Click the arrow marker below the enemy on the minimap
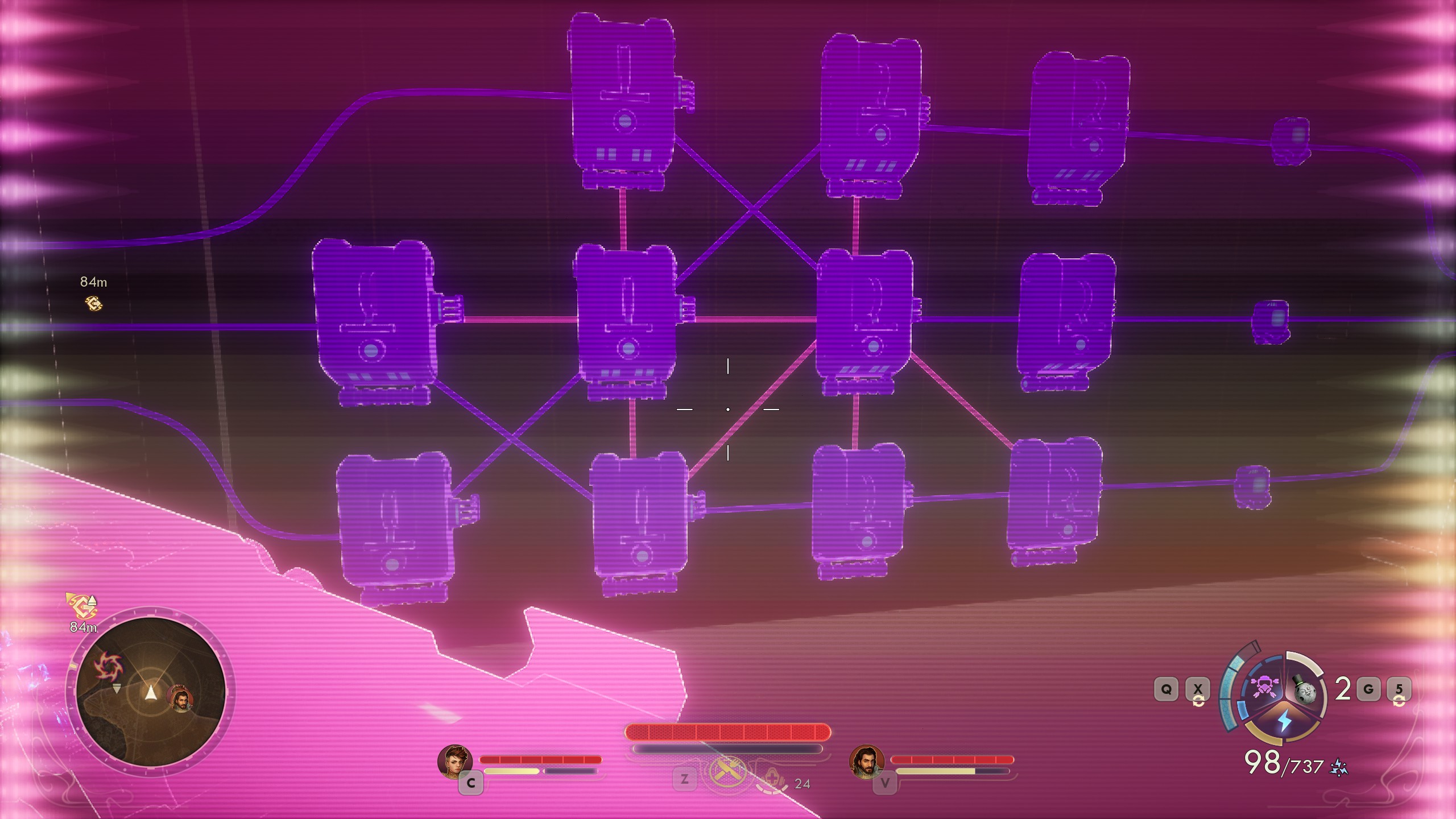Screen dimensions: 1456x819 (x=117, y=689)
